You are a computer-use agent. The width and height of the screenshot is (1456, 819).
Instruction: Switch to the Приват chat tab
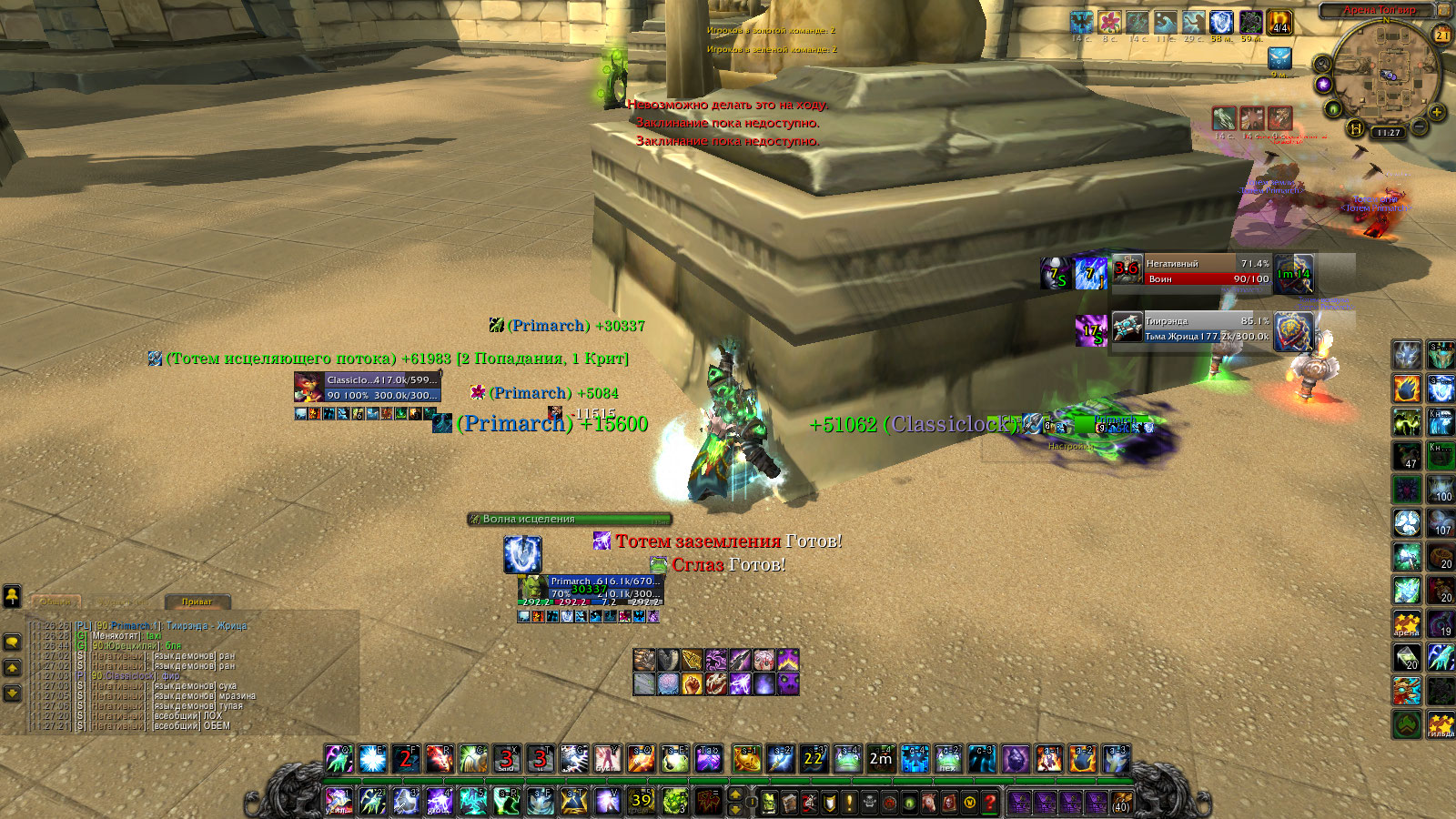pyautogui.click(x=197, y=602)
